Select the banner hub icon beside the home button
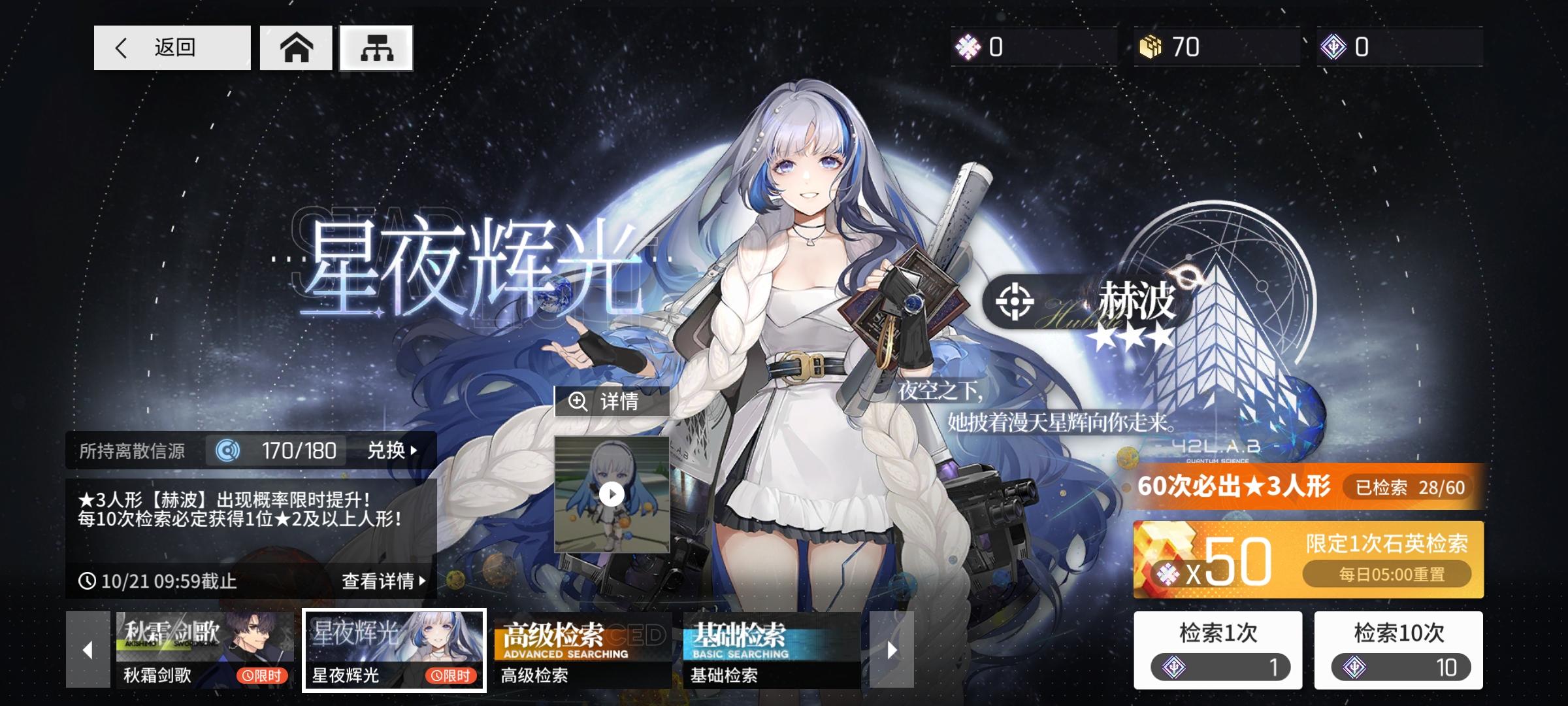Viewport: 1568px width, 706px height. 376,47
